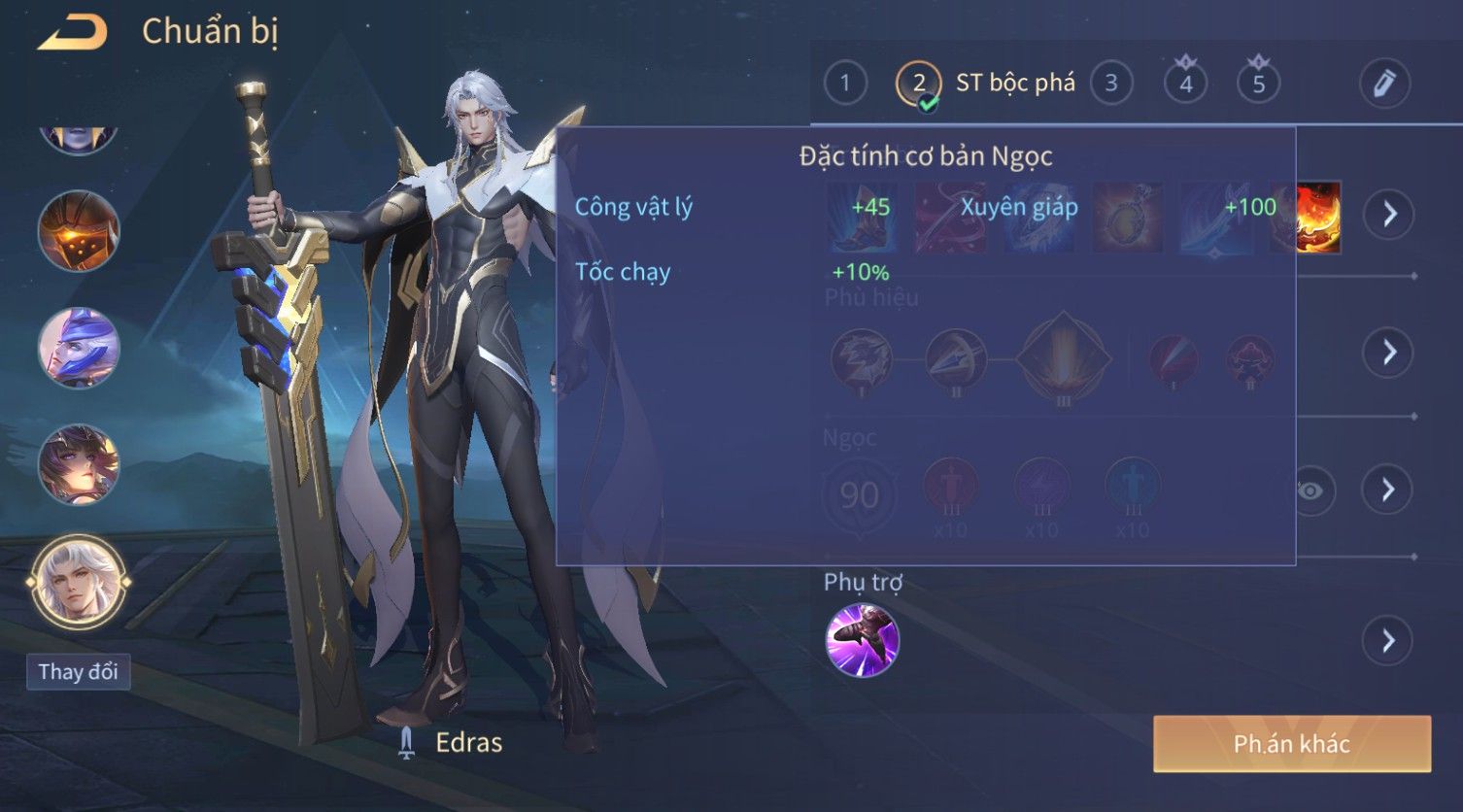This screenshot has width=1463, height=812.
Task: Toggle the rune stats eye icon
Action: pos(1310,491)
